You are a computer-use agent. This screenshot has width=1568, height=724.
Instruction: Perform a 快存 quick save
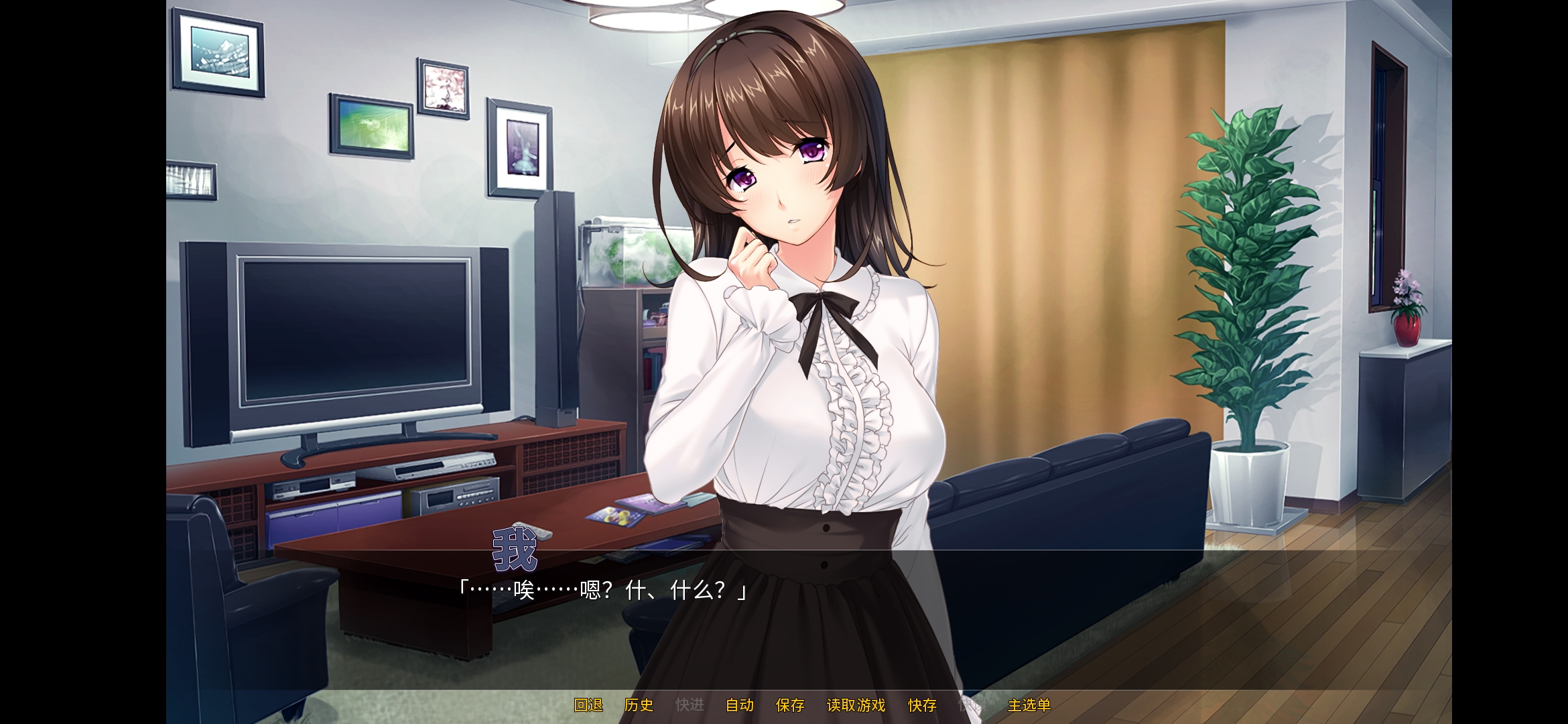click(x=923, y=706)
